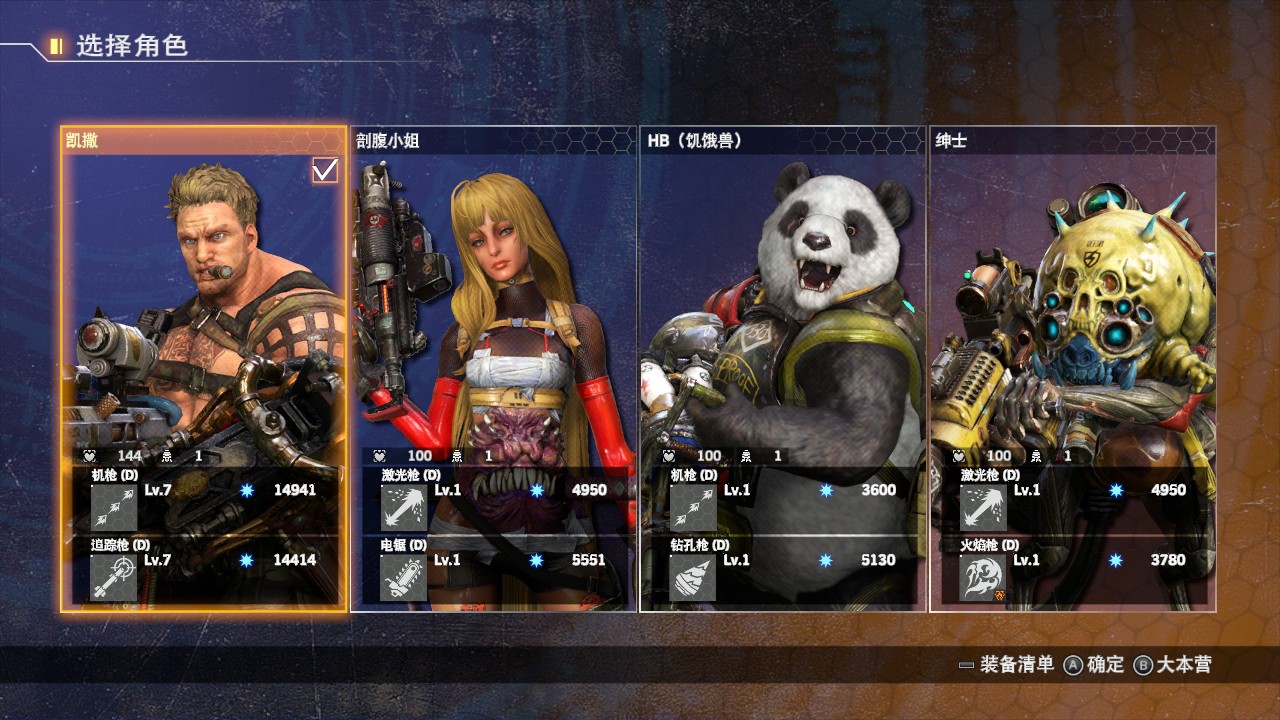This screenshot has width=1280, height=720.
Task: Toggle the checkmark on 凯撒's card
Action: (325, 171)
